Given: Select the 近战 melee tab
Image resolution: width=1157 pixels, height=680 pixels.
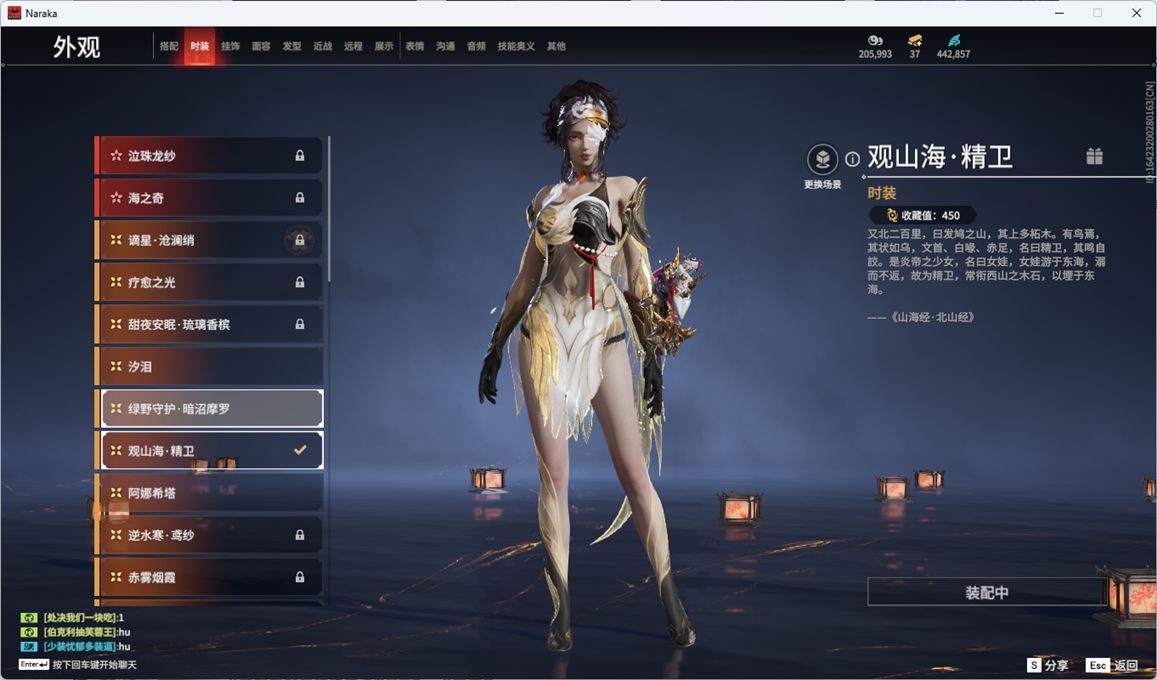Looking at the screenshot, I should tap(322, 46).
